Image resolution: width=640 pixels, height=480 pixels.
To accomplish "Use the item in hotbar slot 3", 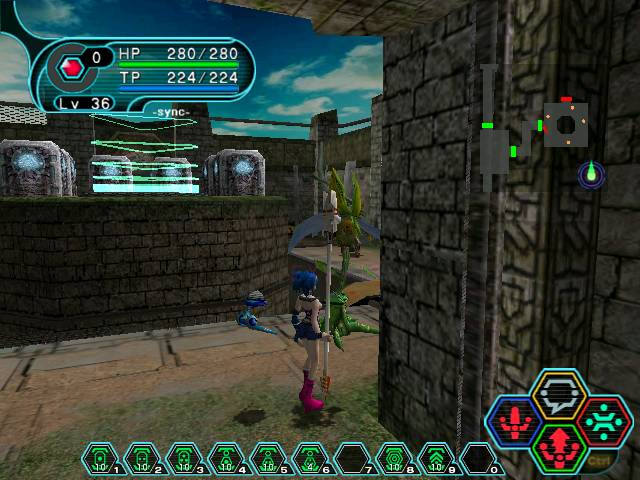I will click(184, 460).
